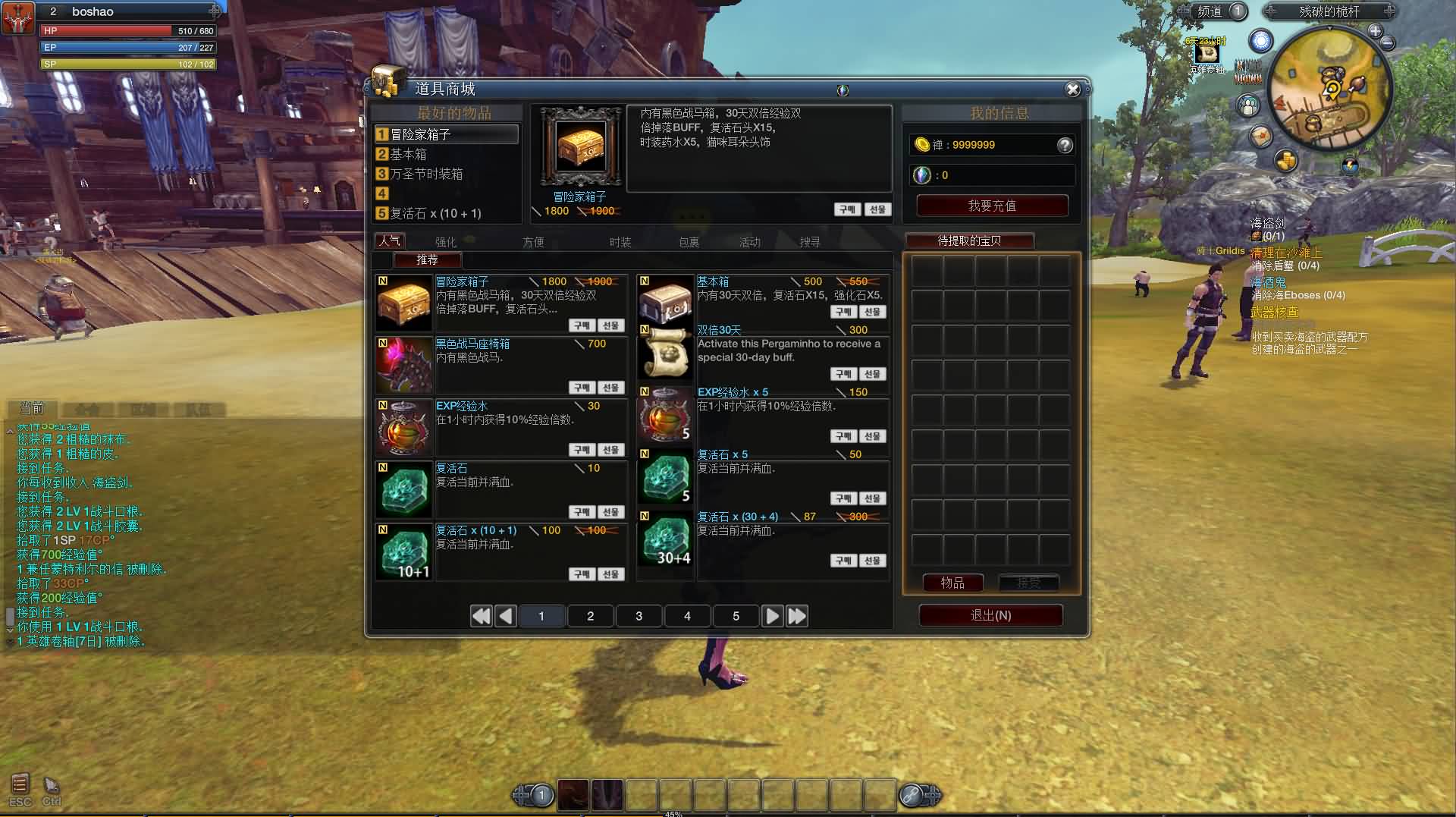Screen dimensions: 1456x817
Task: Select the 黑色战马座椅箱 mount item icon
Action: coord(403,365)
